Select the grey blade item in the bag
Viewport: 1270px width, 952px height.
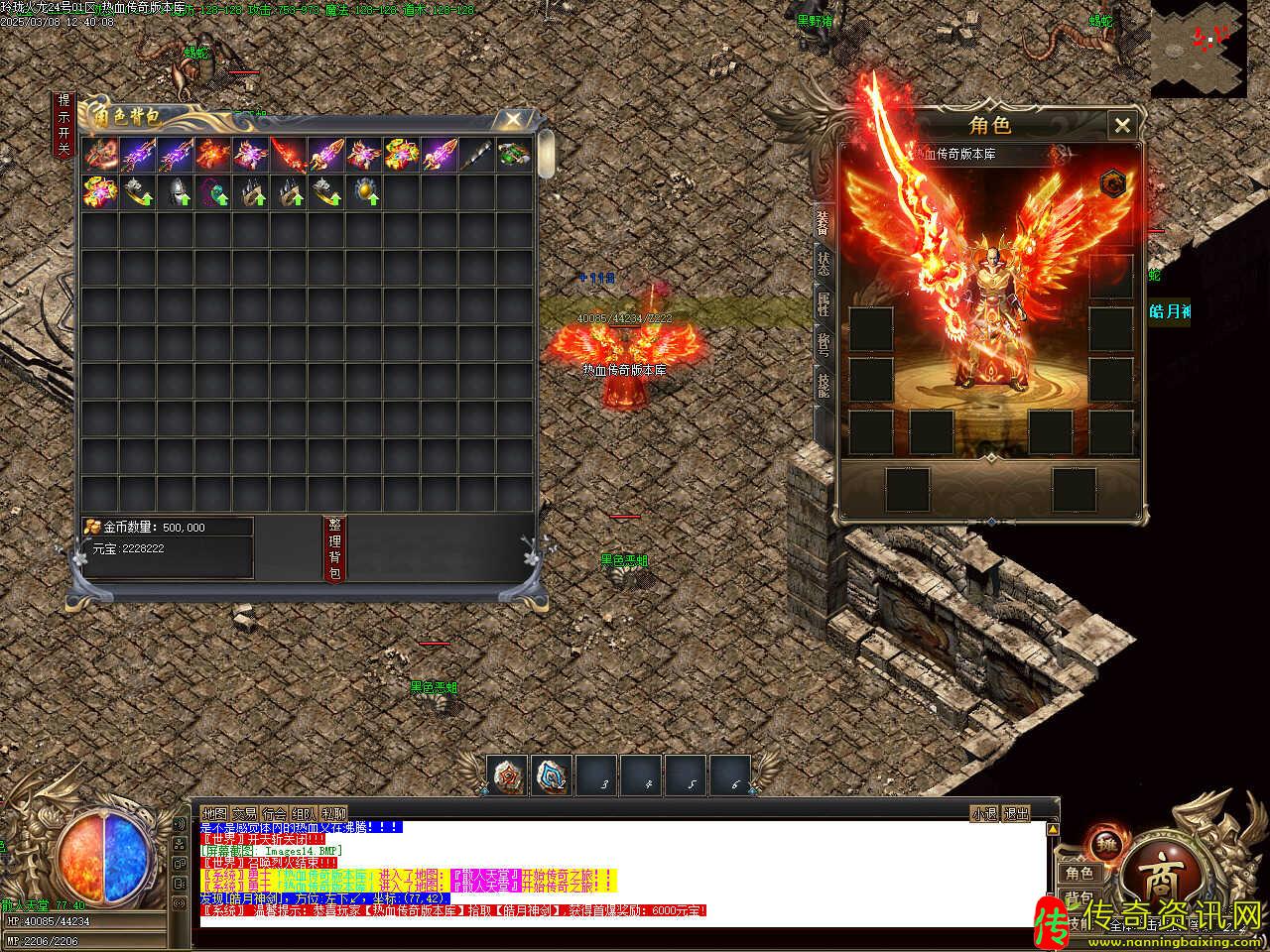(474, 154)
